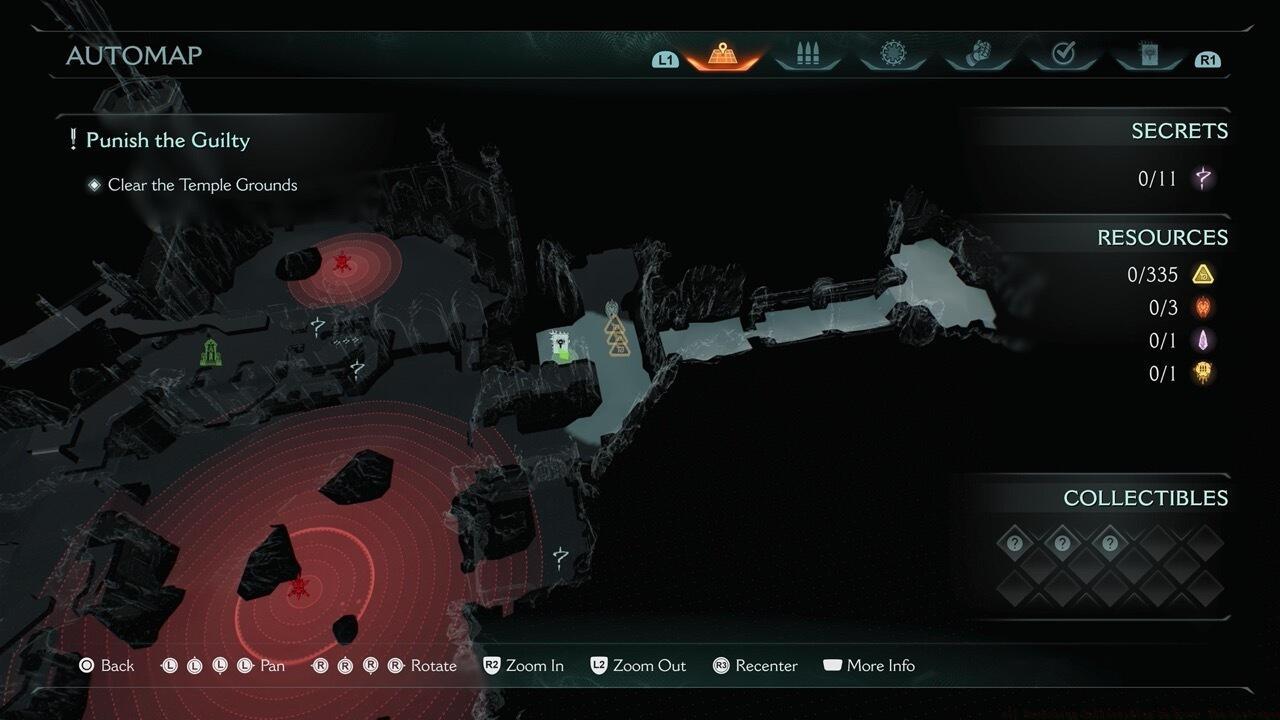Choose Zoom Out on the bottom bar
The image size is (1280, 720).
[x=637, y=666]
